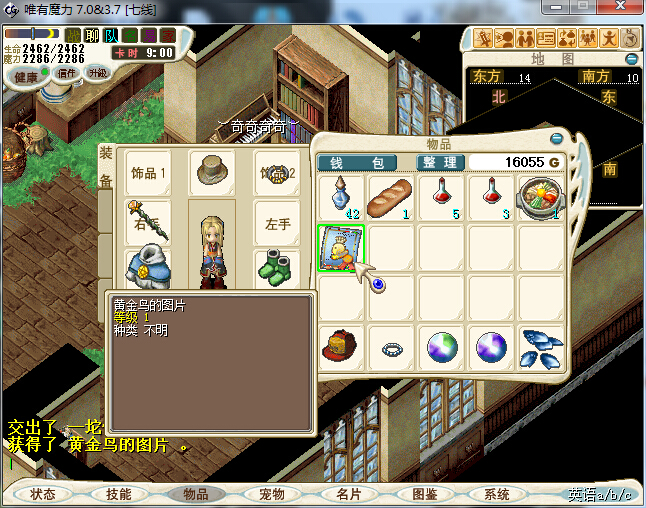646x508 pixels.
Task: Click the 健康 health button
Action: coord(26,77)
